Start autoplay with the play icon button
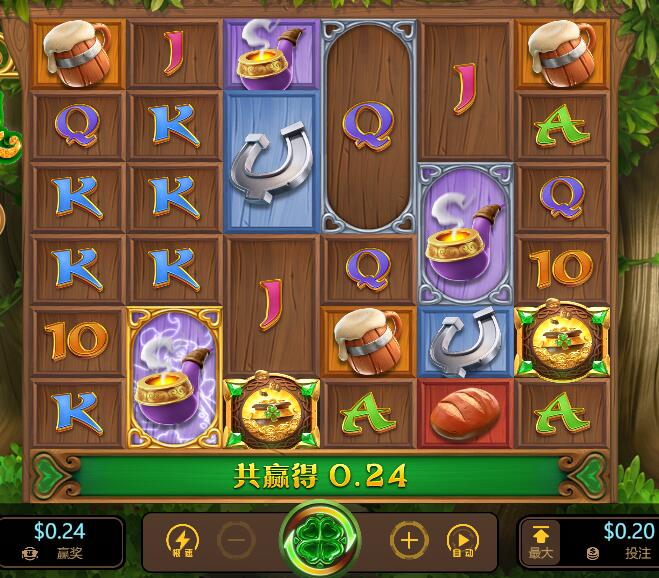This screenshot has width=659, height=578. coord(462,541)
